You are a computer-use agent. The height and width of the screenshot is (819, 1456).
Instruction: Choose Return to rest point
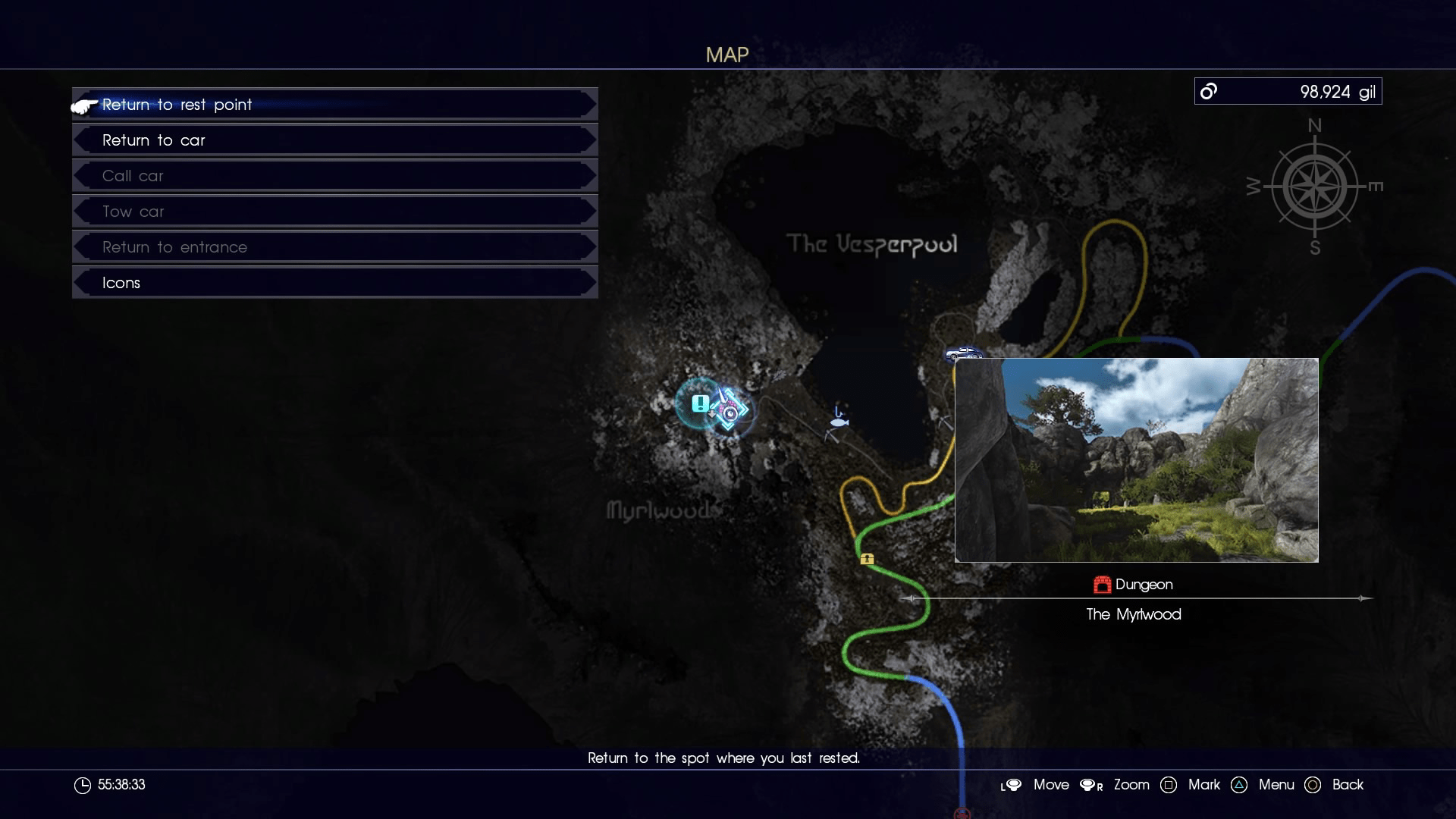coord(334,105)
